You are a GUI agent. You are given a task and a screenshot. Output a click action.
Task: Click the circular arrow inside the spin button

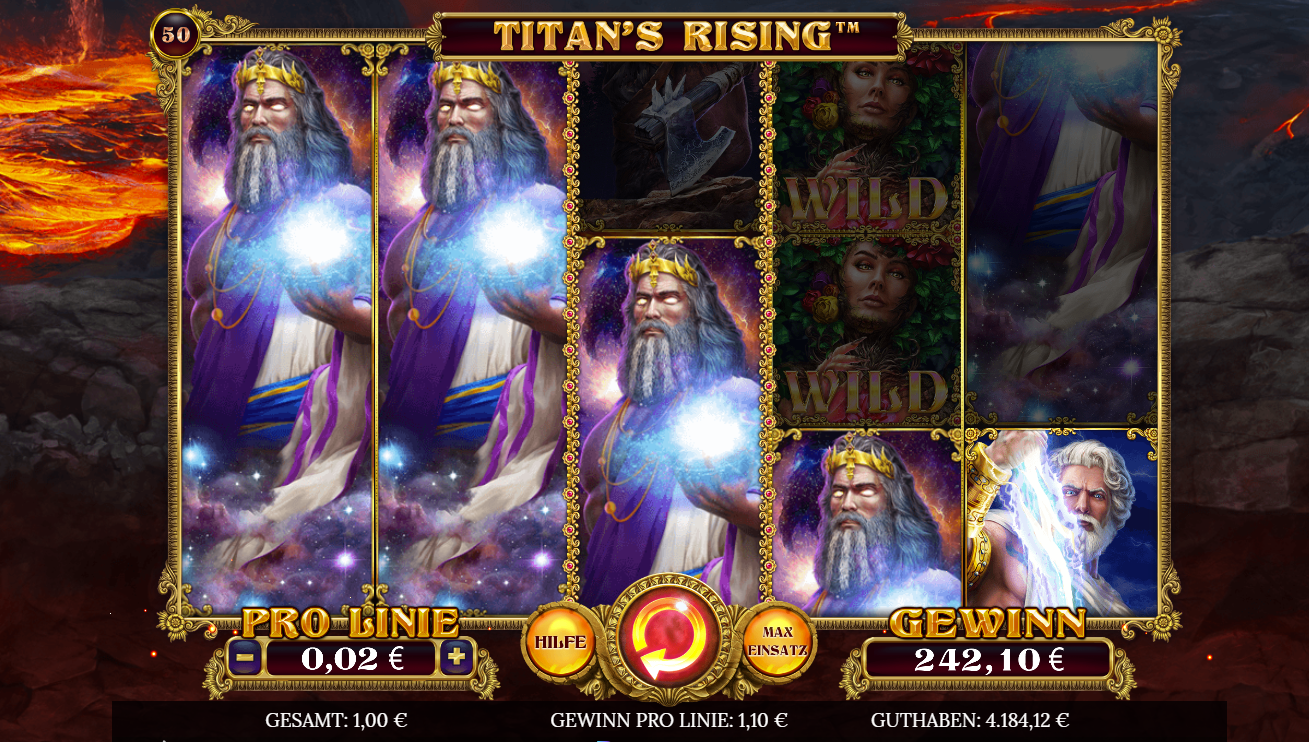pyautogui.click(x=669, y=637)
